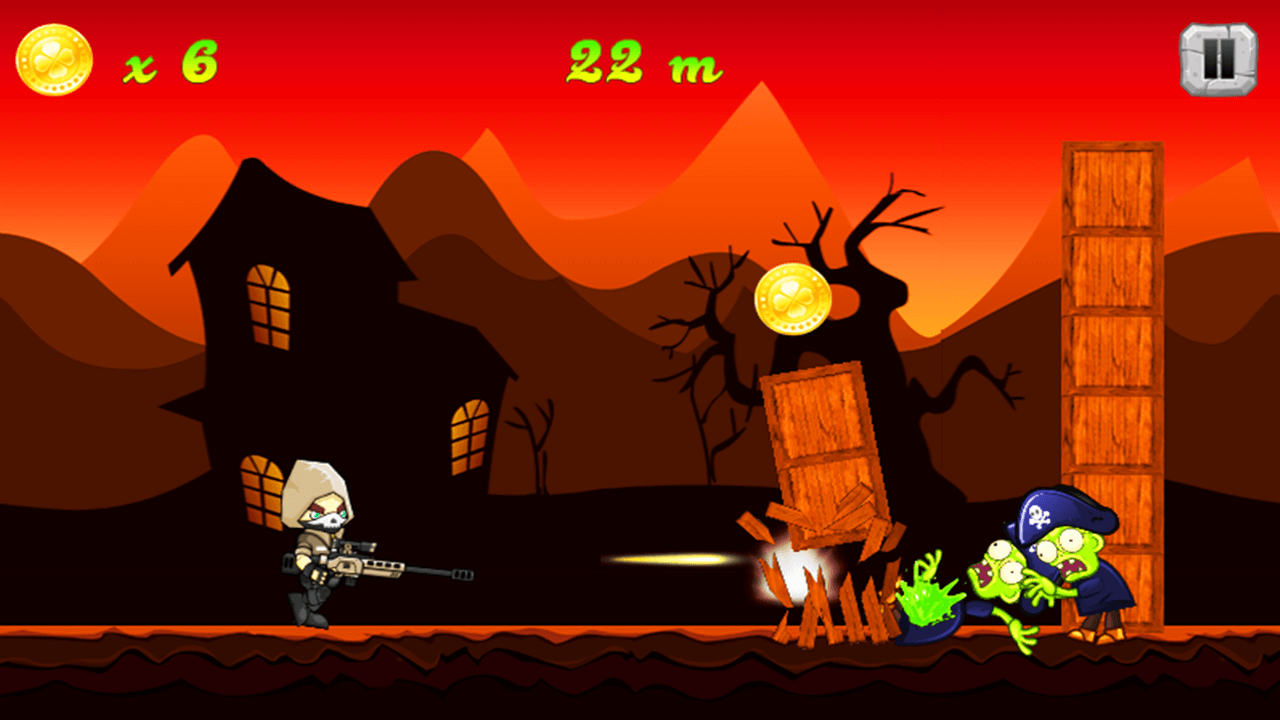Click the green slime splash effect
The height and width of the screenshot is (720, 1280).
[930, 595]
